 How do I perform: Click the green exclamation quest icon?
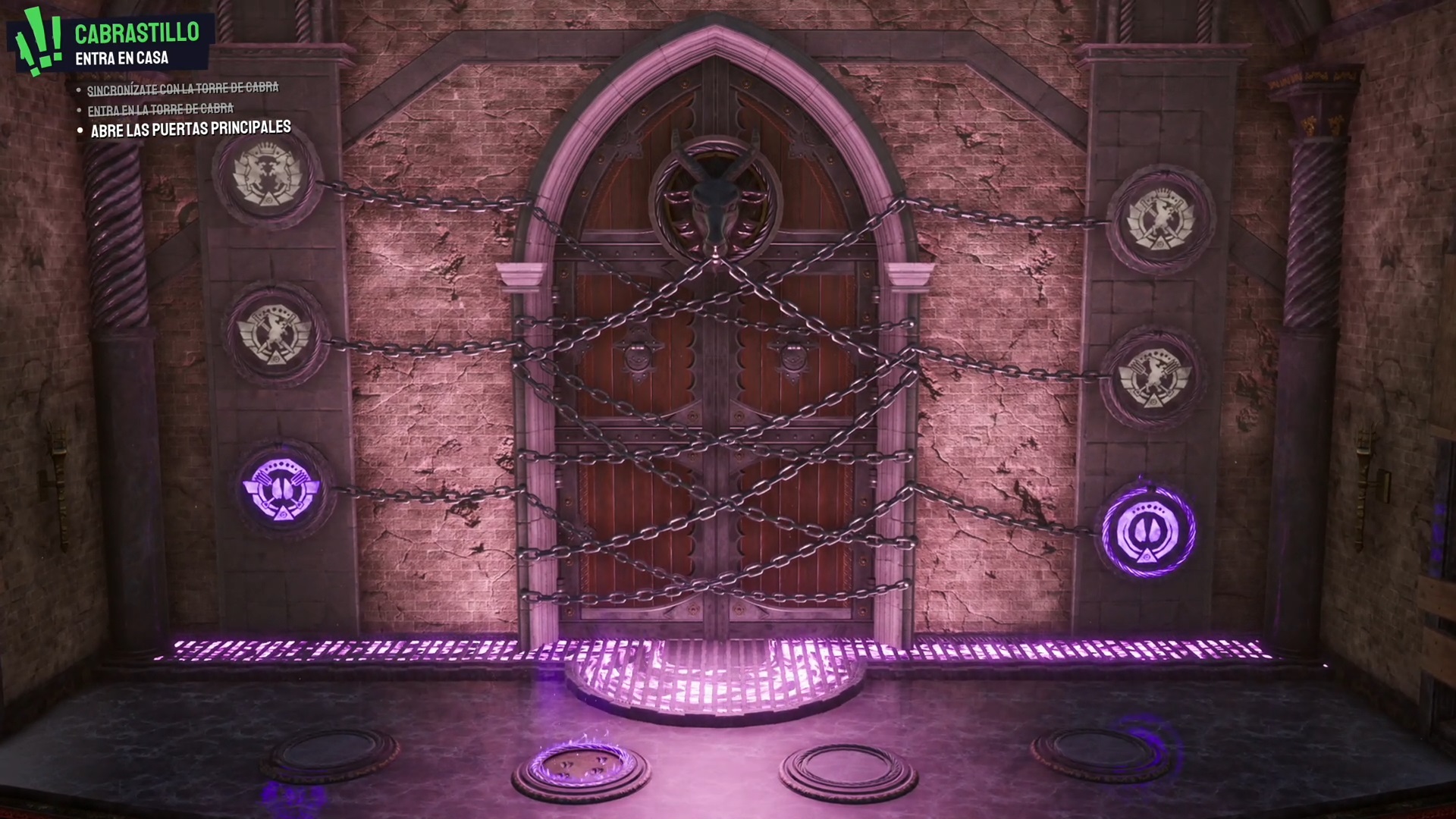pyautogui.click(x=36, y=39)
